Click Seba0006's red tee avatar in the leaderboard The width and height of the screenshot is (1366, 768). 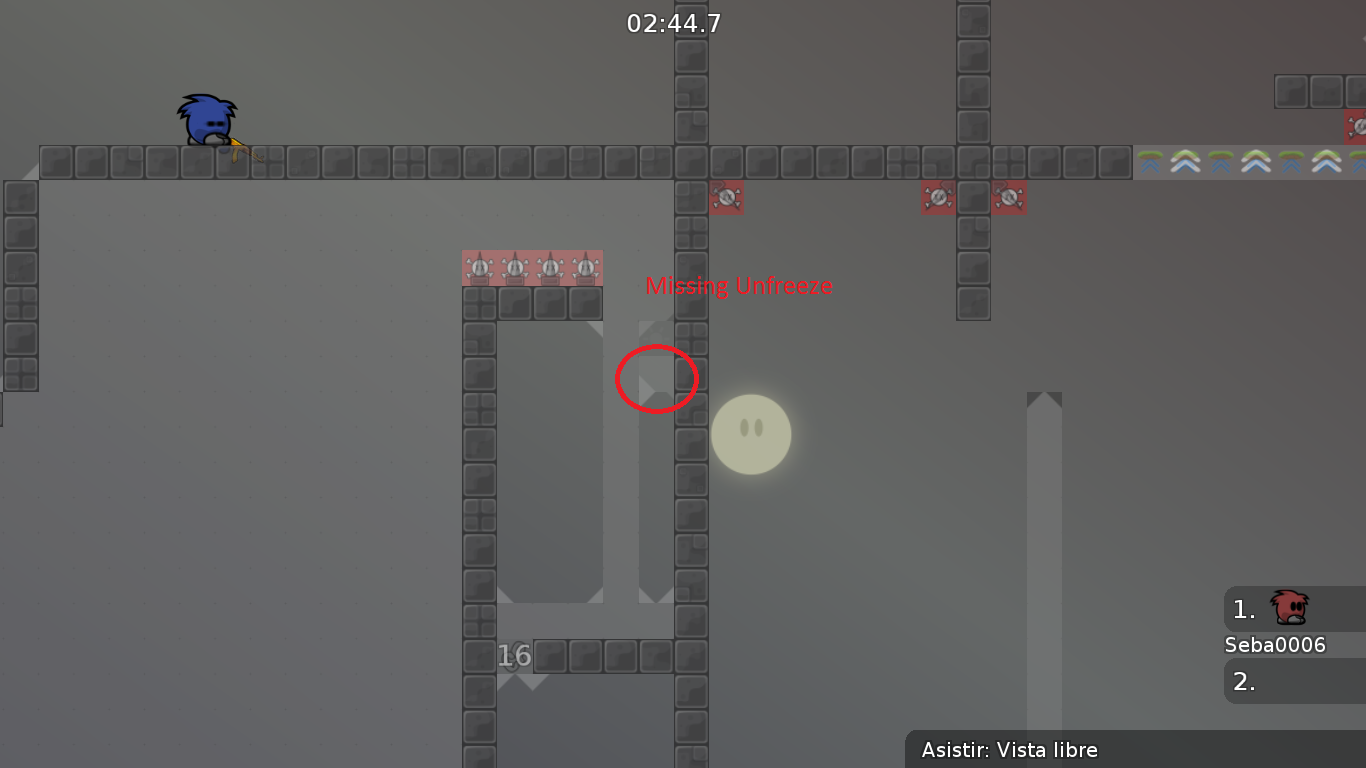(x=1288, y=608)
